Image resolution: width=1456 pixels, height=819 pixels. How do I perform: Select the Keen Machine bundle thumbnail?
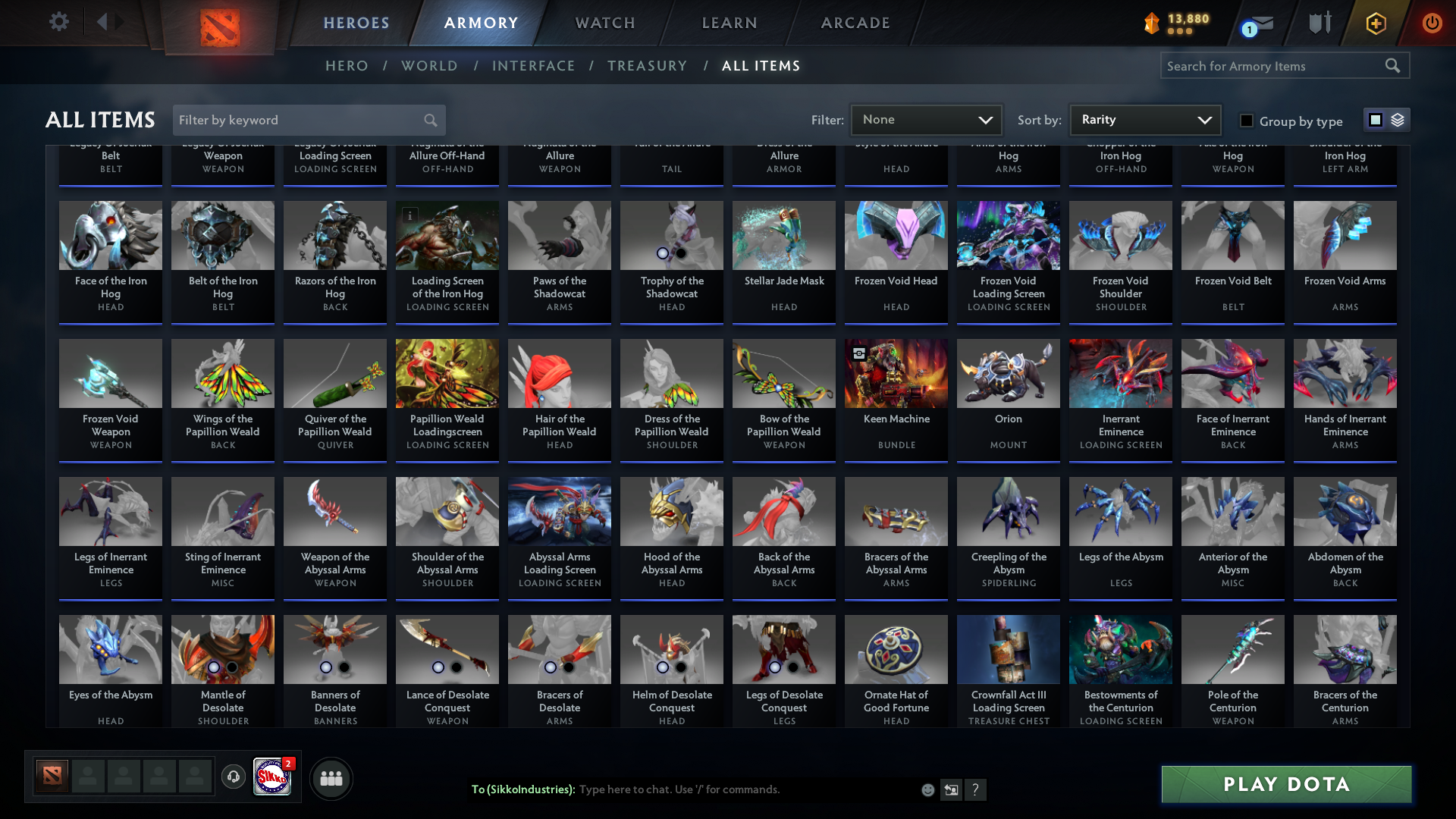[896, 373]
